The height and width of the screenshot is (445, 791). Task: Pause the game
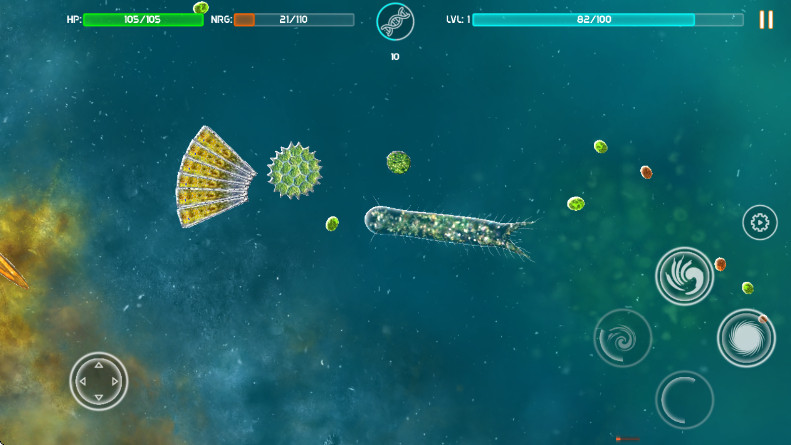(766, 20)
